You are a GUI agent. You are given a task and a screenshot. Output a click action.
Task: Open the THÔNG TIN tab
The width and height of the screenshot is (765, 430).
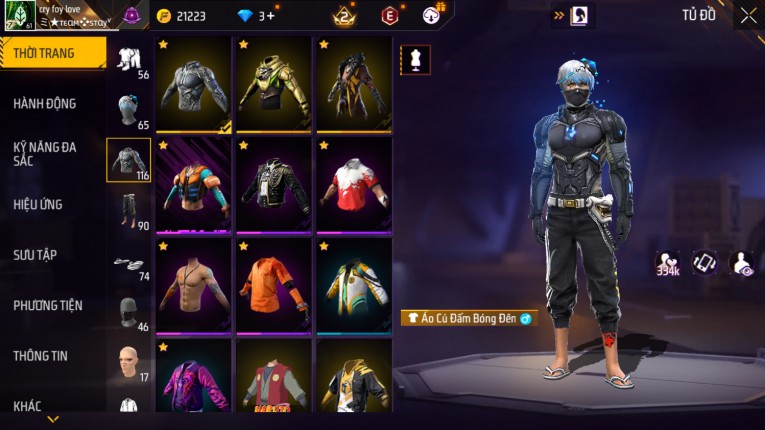40,355
